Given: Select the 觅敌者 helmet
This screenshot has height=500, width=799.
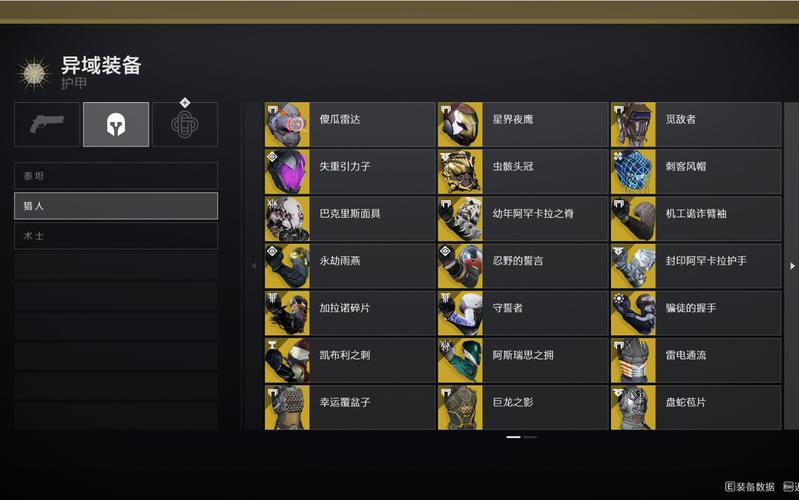Looking at the screenshot, I should [x=695, y=125].
